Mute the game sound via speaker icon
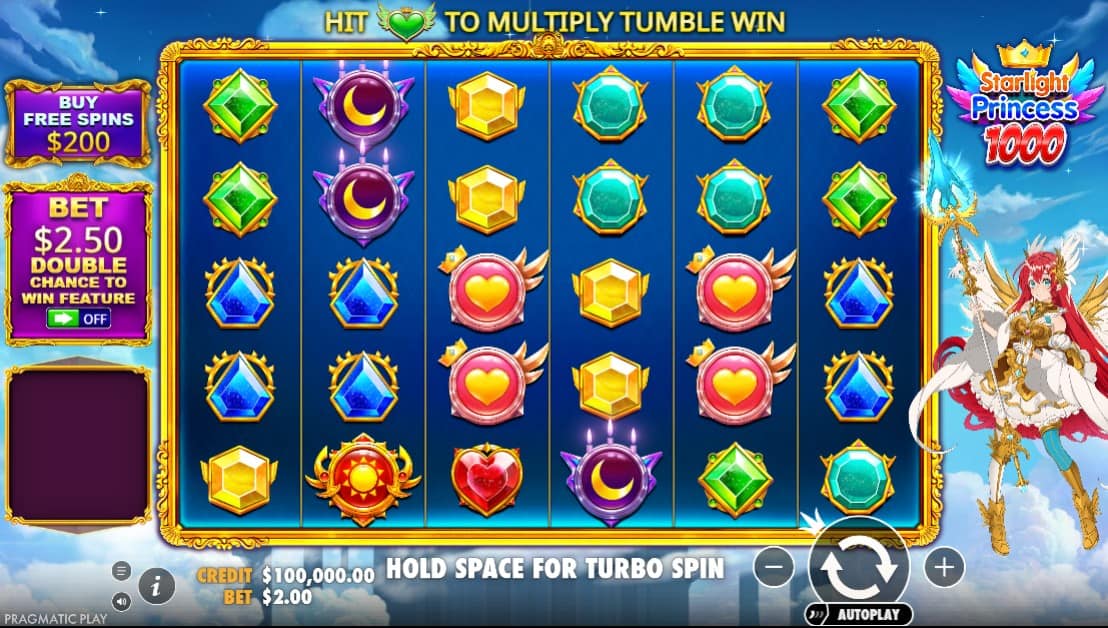1108x628 pixels. point(122,601)
